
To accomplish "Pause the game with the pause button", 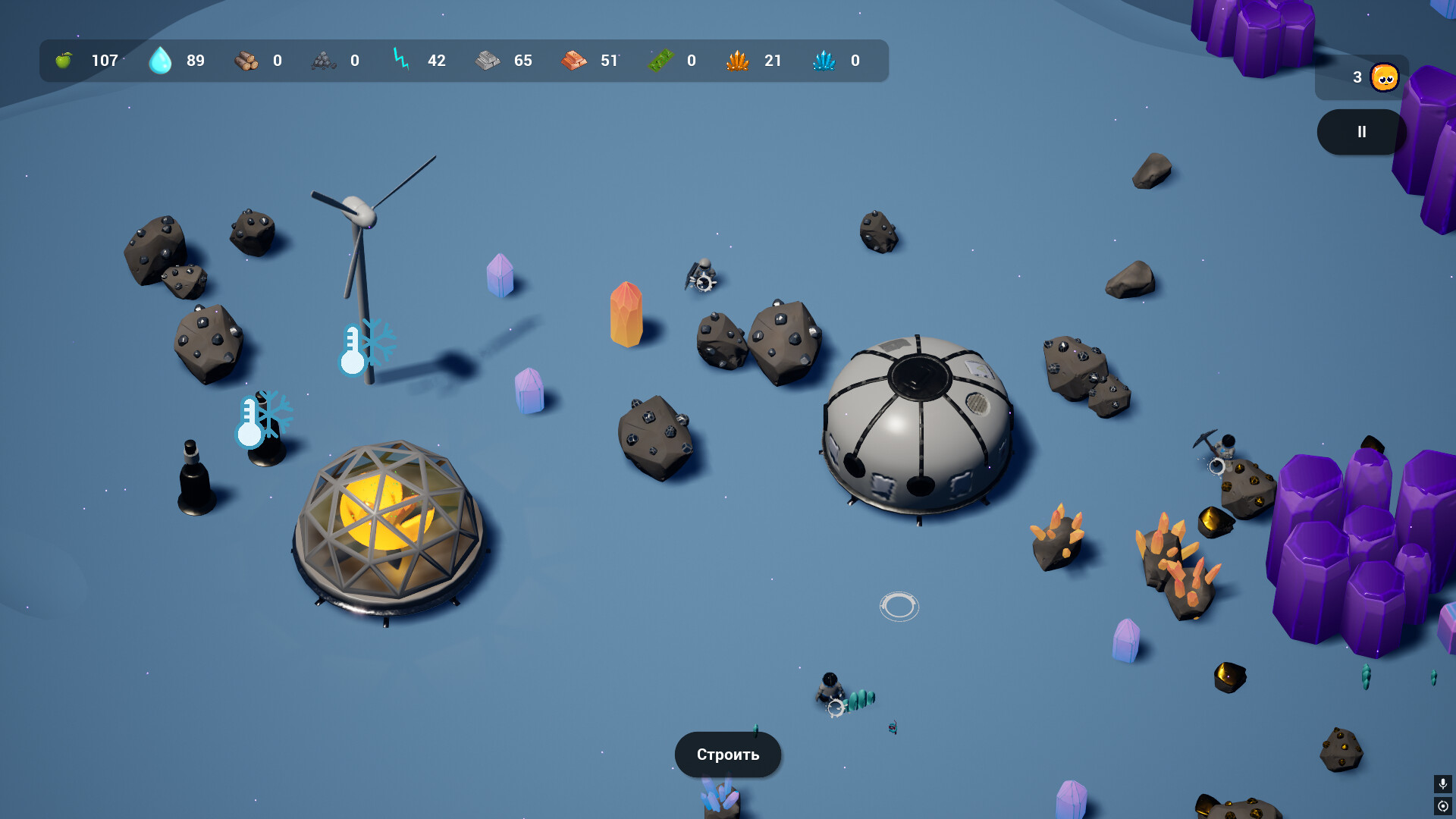I will pyautogui.click(x=1361, y=132).
